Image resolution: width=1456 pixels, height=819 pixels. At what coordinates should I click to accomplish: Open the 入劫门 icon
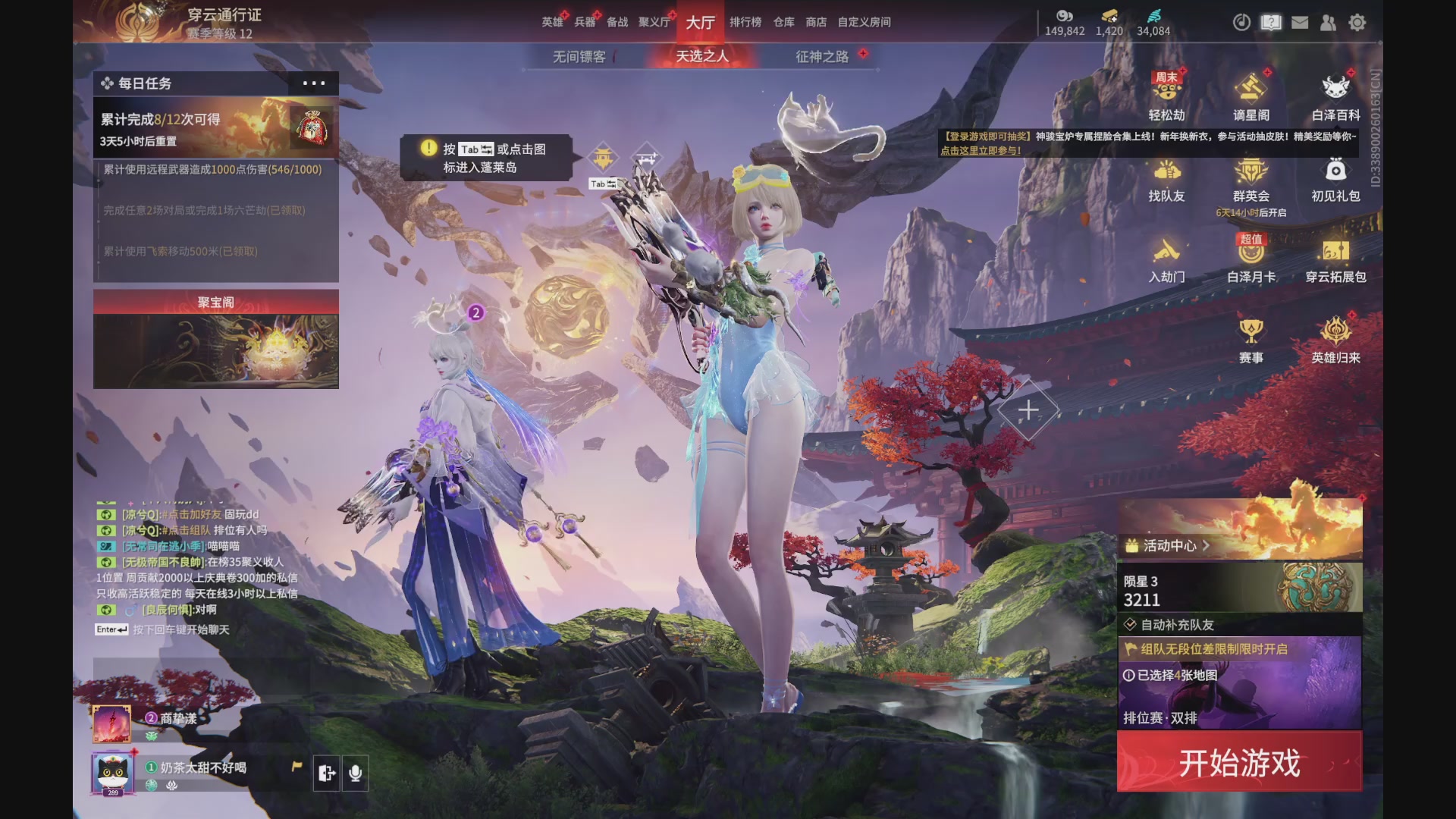1167,256
